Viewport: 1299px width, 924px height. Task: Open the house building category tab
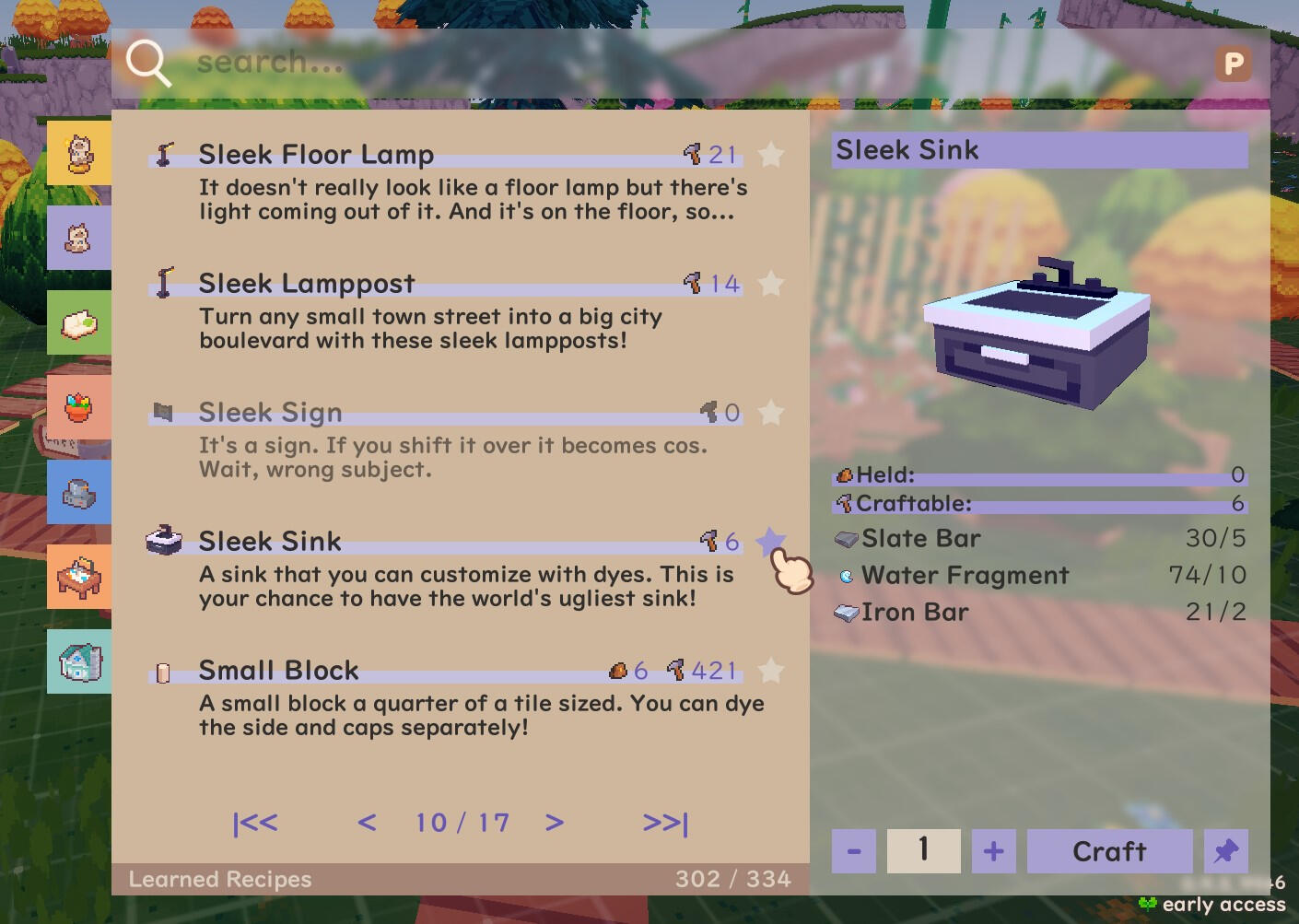pos(79,661)
